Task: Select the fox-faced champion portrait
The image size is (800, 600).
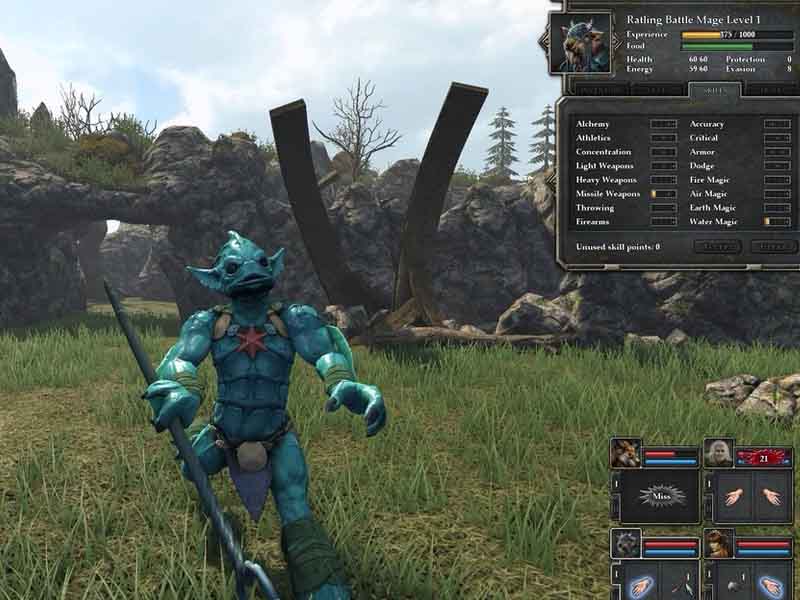Action: [x=626, y=454]
